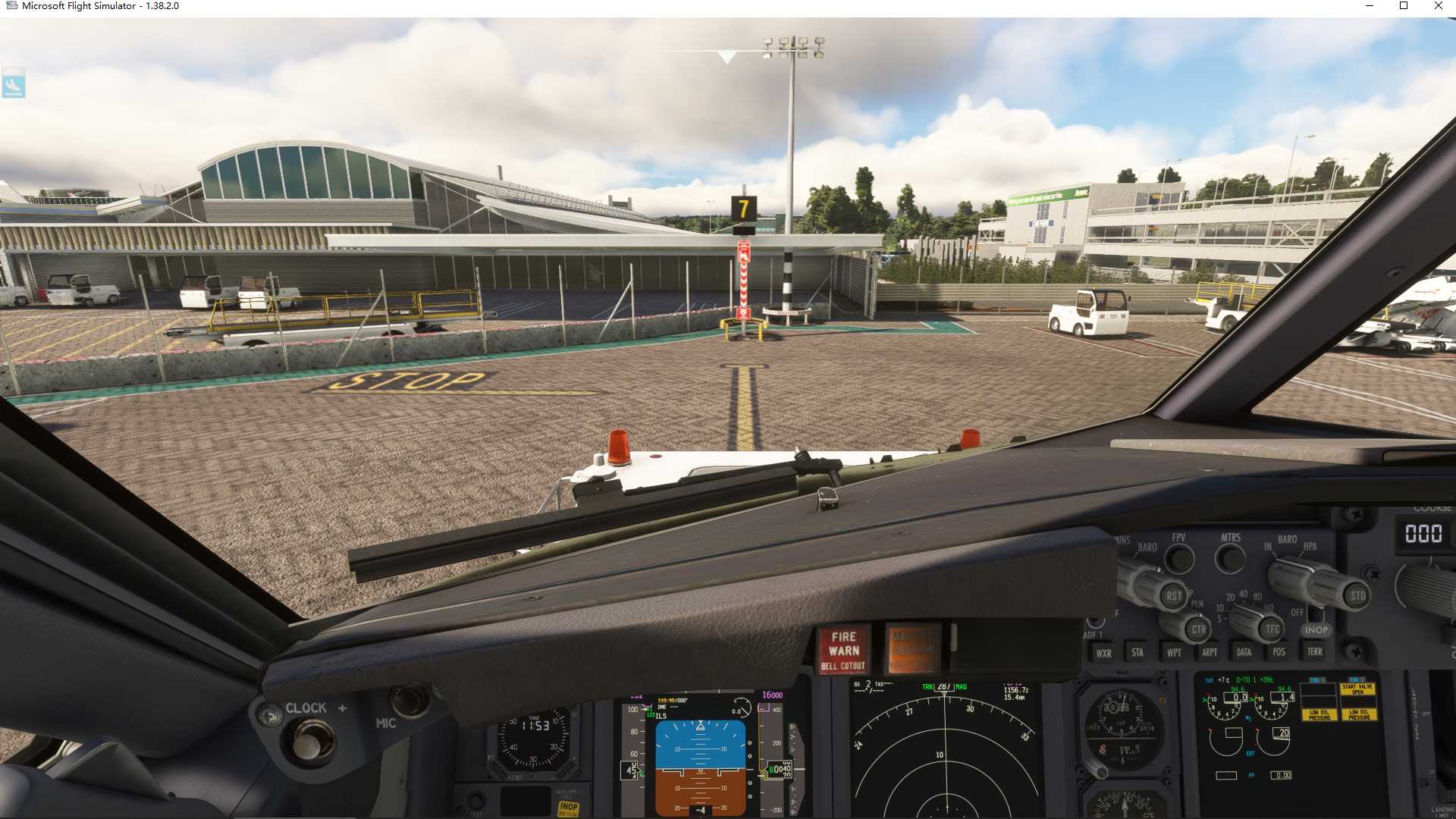Display waypoints using the WPT button
Viewport: 1456px width, 819px height.
coord(1173,652)
